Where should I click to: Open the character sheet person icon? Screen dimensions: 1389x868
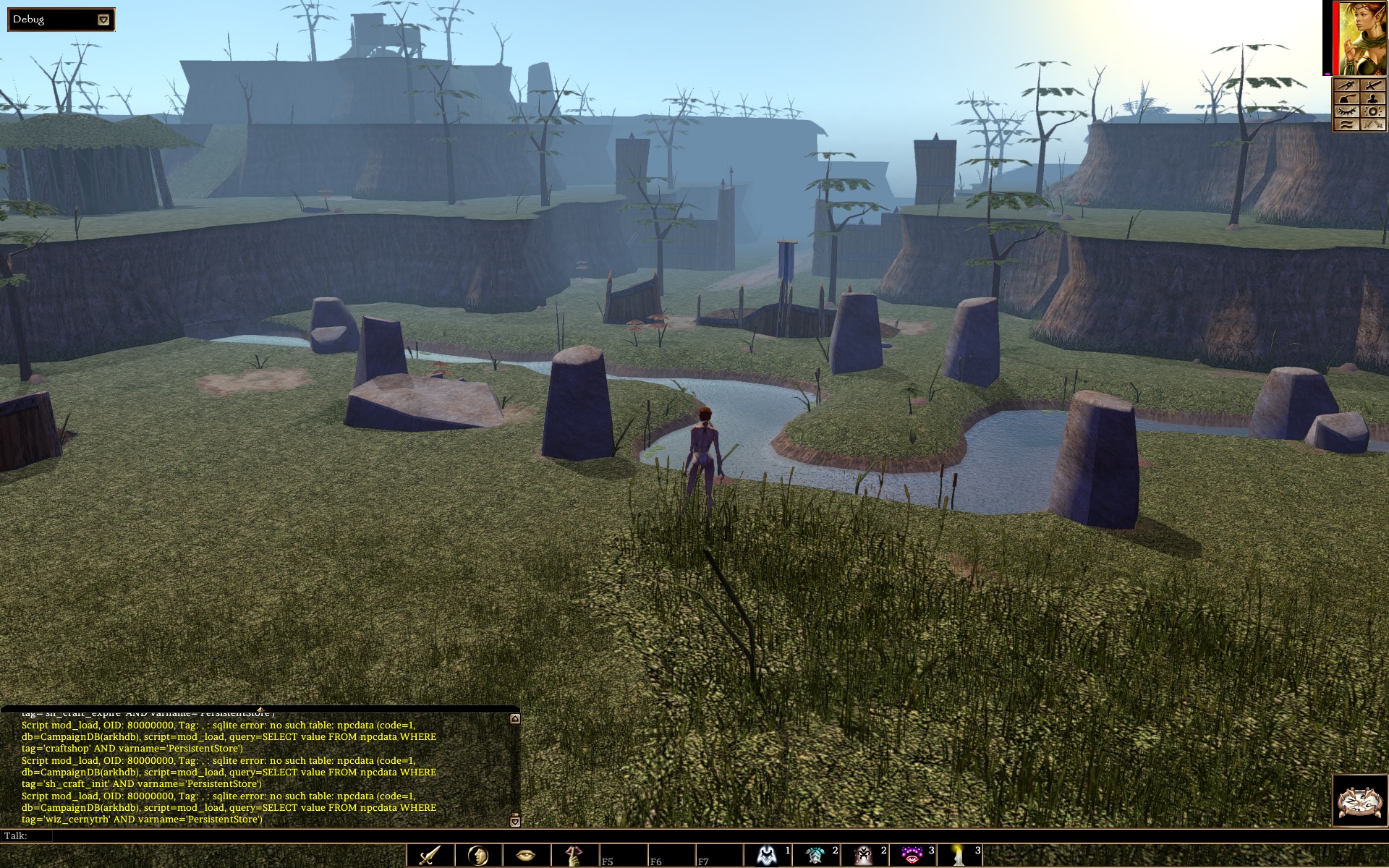[x=1373, y=98]
